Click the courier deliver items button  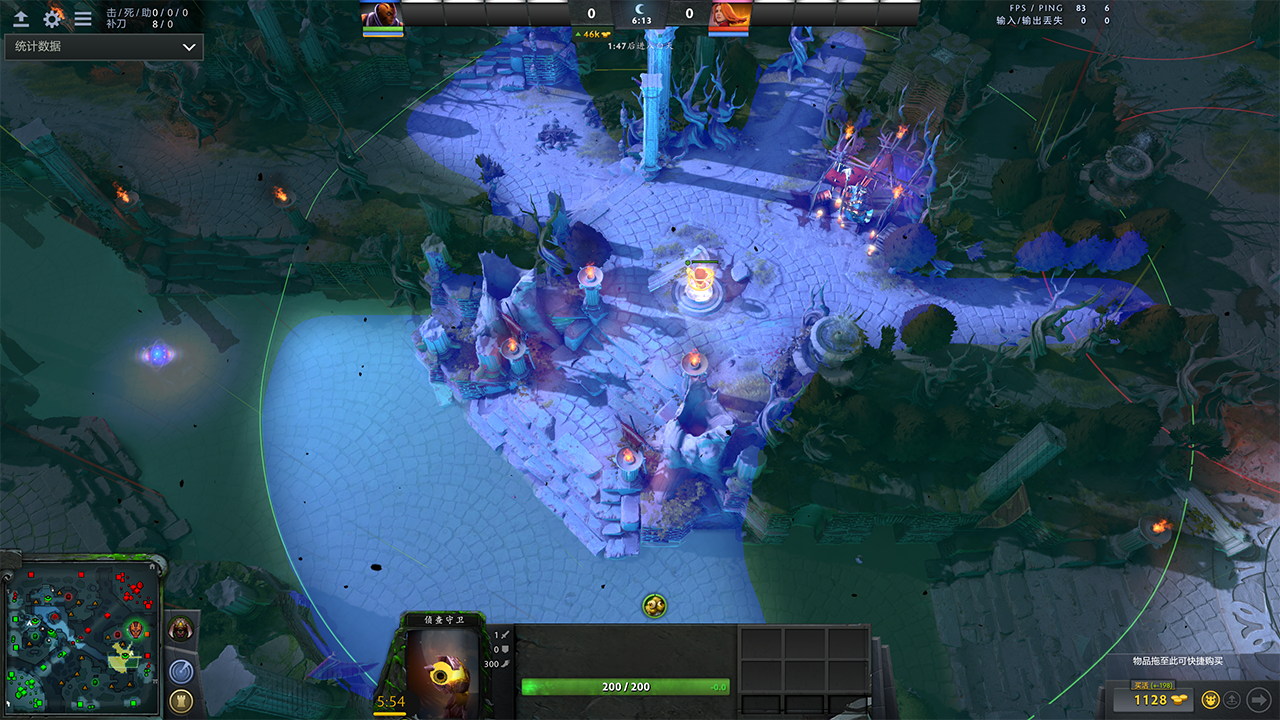1233,699
